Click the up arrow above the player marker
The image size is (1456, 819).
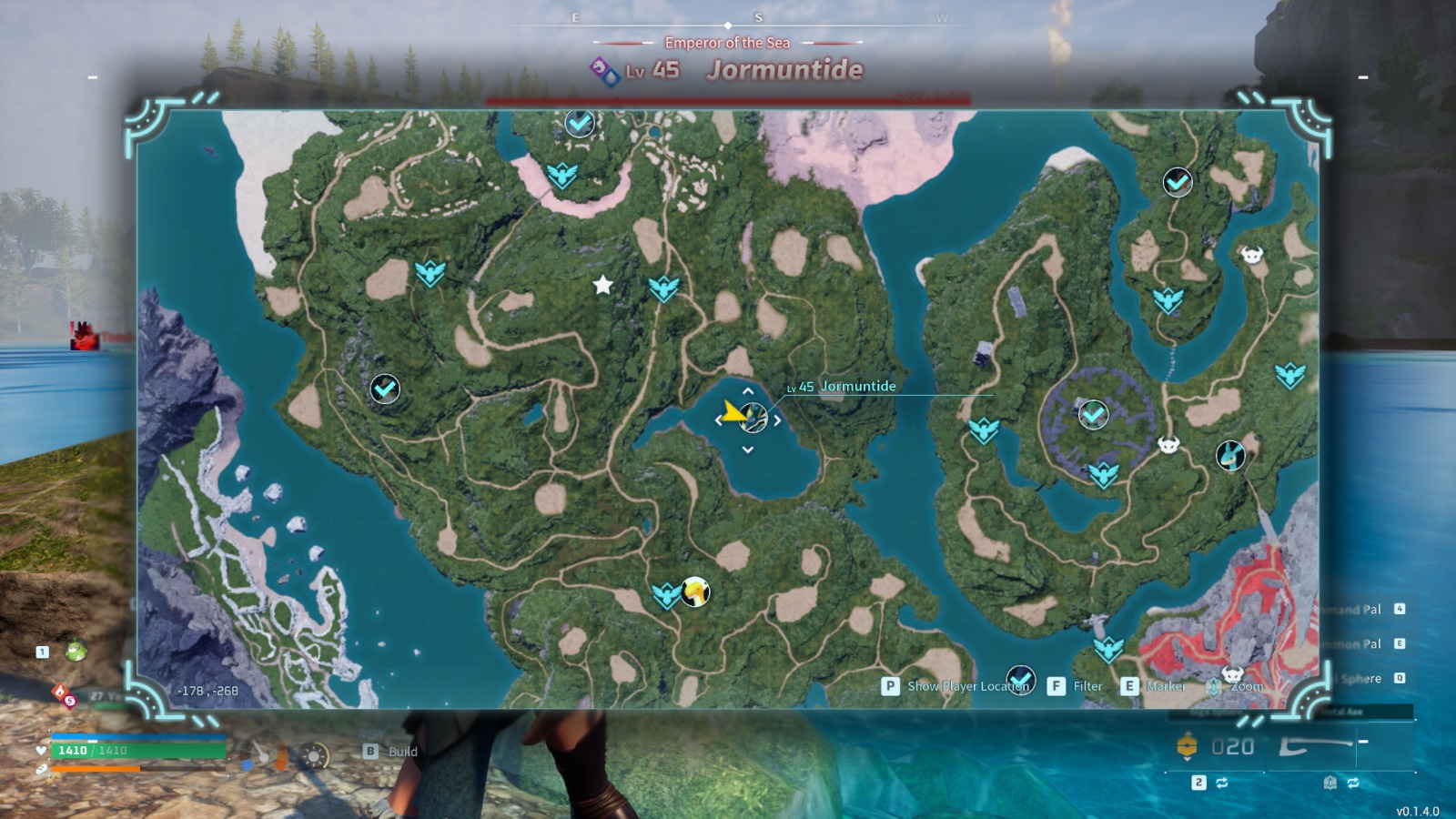748,392
